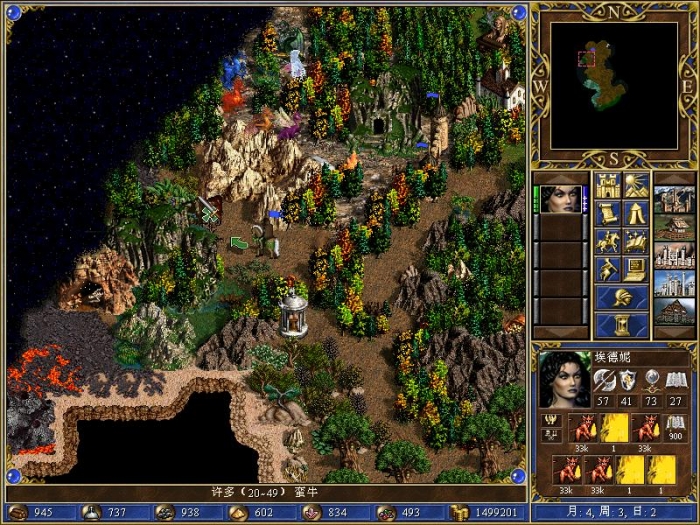The height and width of the screenshot is (525, 700).
Task: Open the Kingdom Overview castle button
Action: [608, 186]
